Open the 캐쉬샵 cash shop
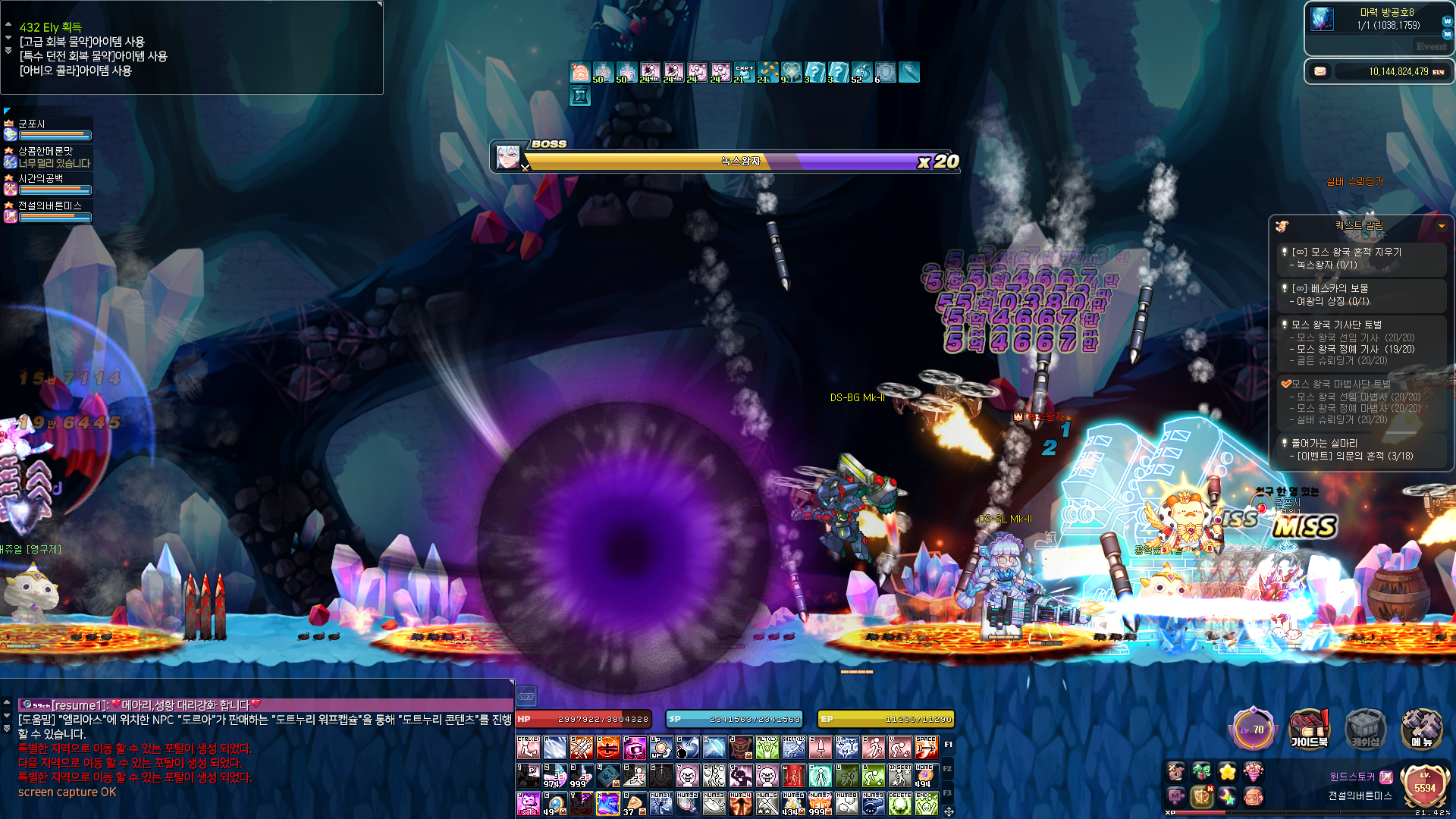 (1365, 729)
